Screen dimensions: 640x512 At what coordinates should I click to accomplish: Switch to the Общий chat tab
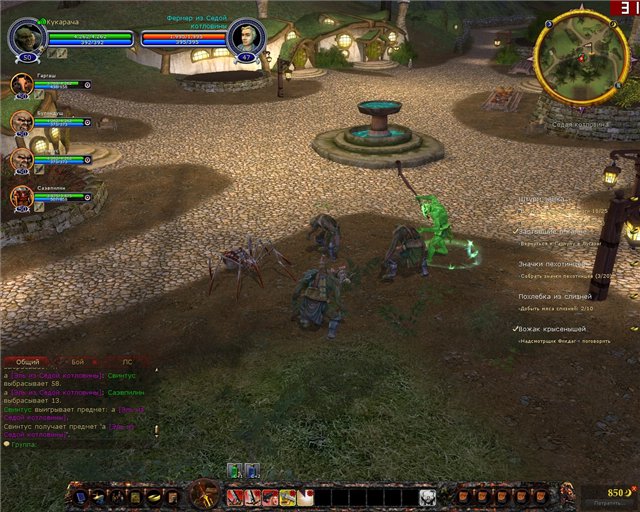[x=27, y=361]
